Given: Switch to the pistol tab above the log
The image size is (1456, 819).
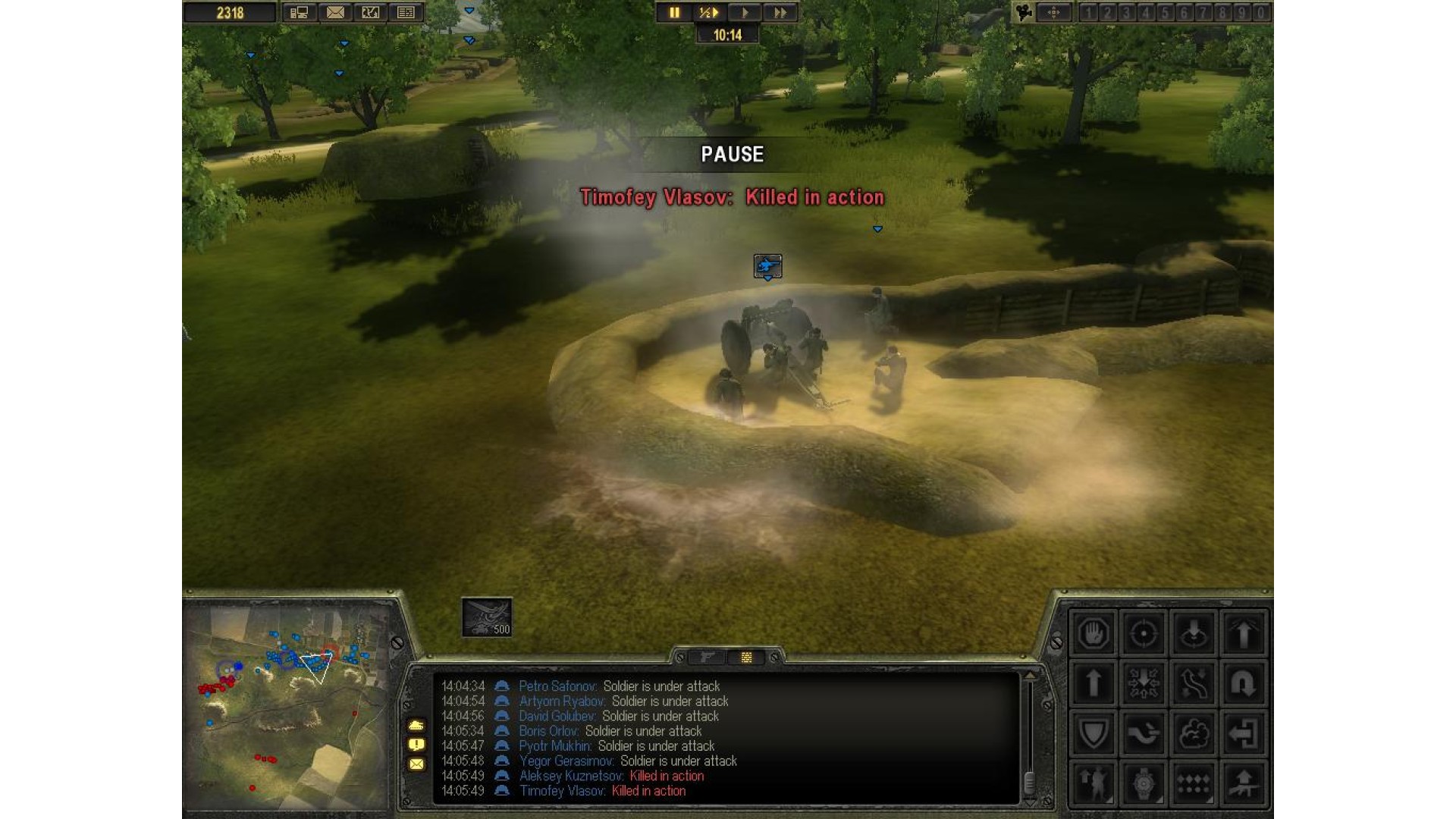Looking at the screenshot, I should (x=707, y=657).
